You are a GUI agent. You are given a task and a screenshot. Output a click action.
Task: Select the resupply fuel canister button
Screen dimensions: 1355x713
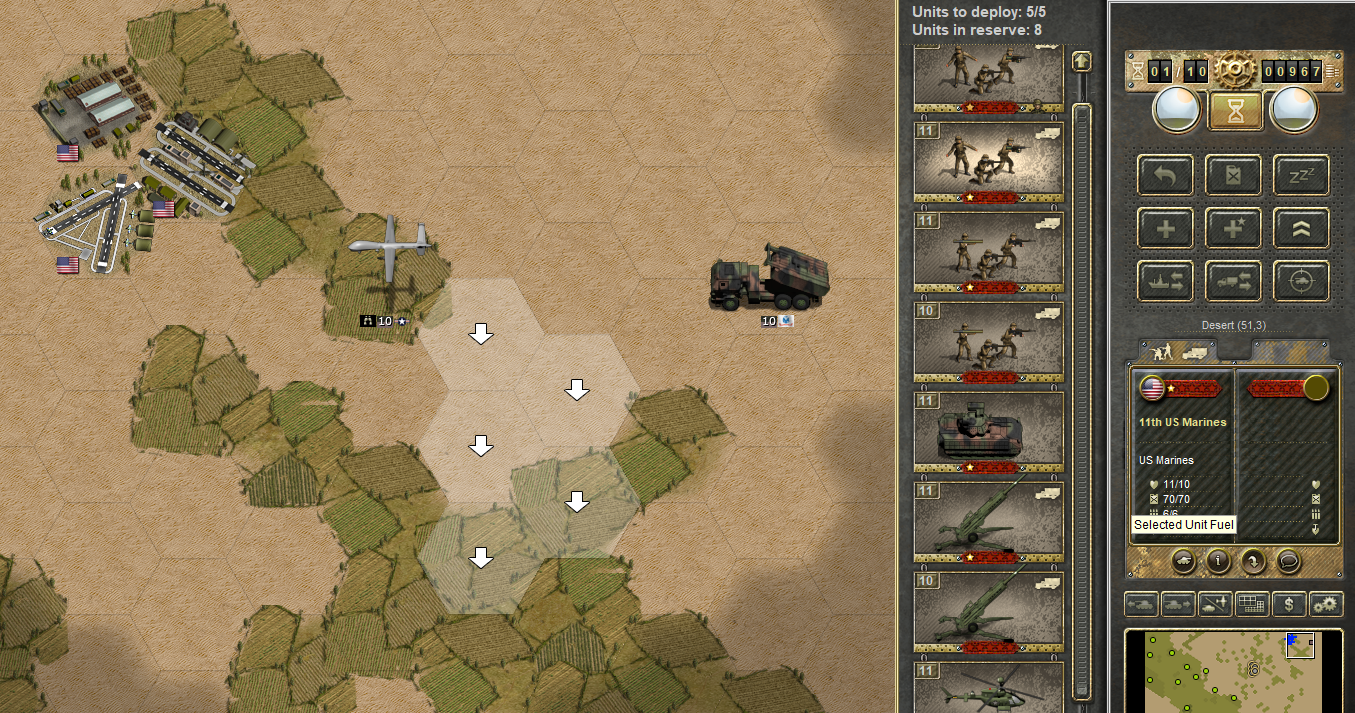[x=1234, y=175]
